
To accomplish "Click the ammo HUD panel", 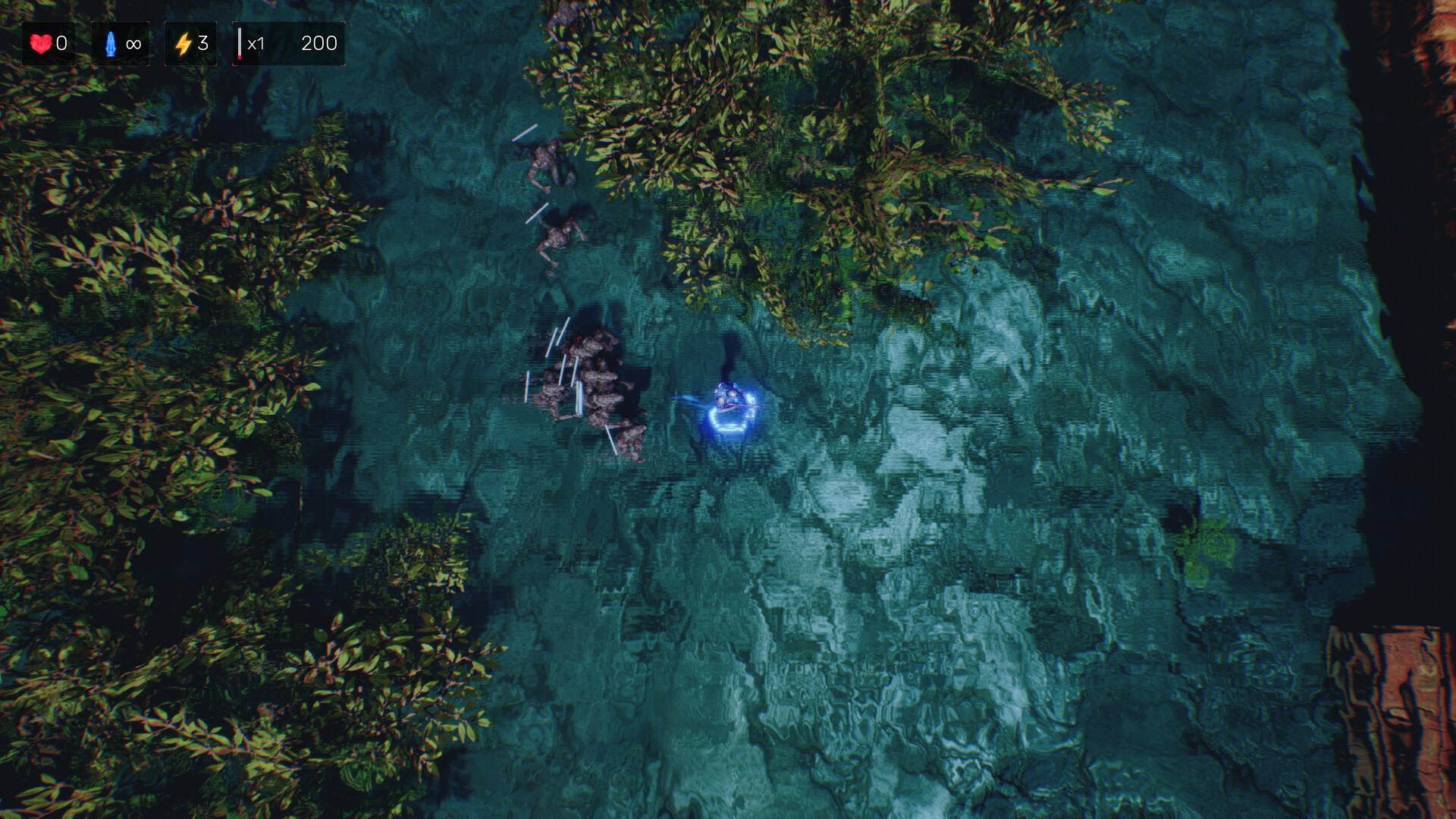I will (120, 43).
